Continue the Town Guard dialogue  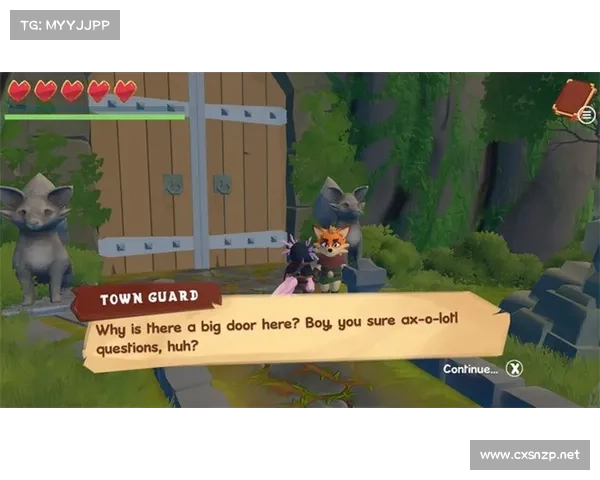pyautogui.click(x=514, y=369)
